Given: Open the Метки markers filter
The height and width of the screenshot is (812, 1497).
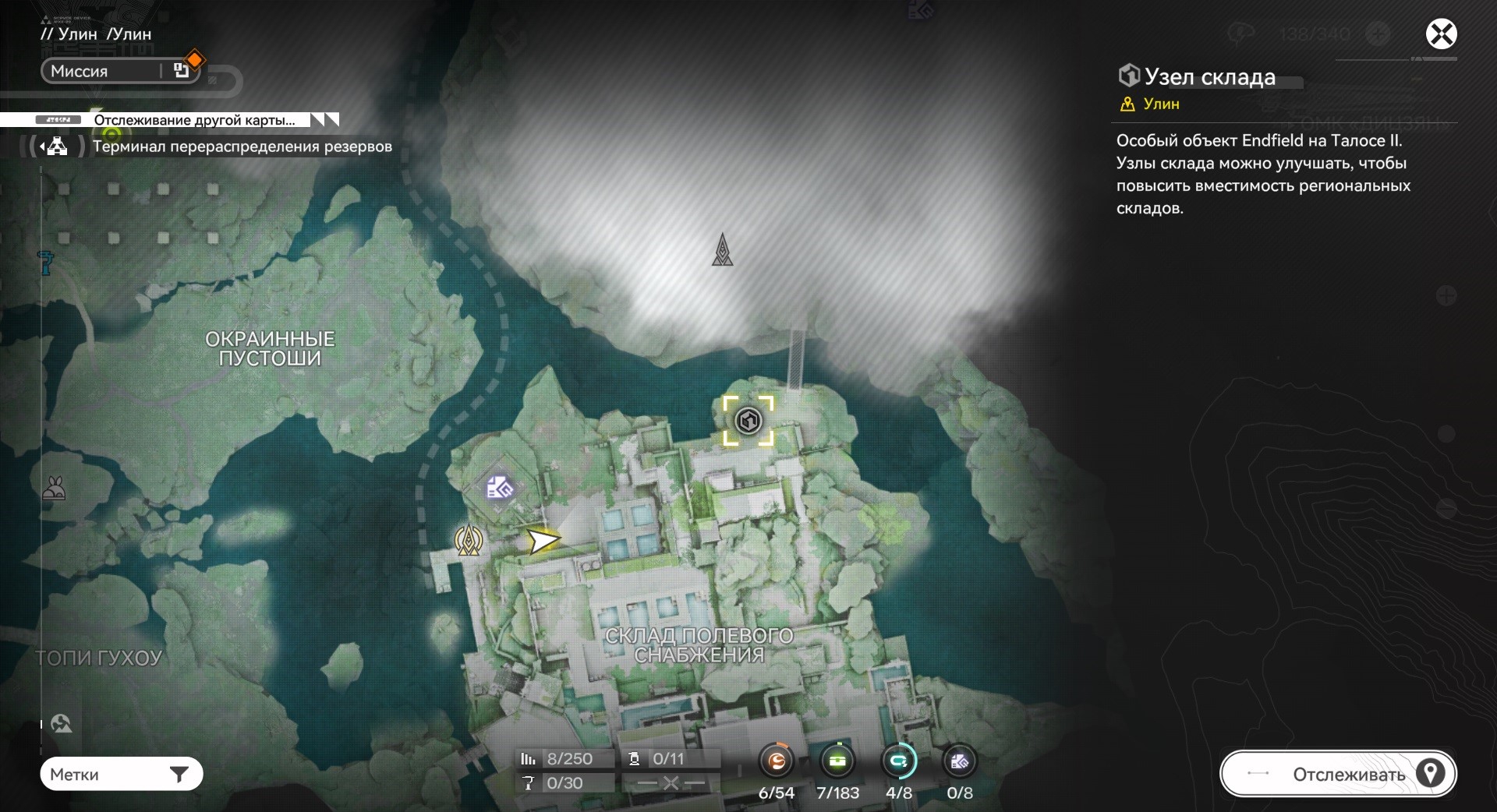Looking at the screenshot, I should pos(122,775).
